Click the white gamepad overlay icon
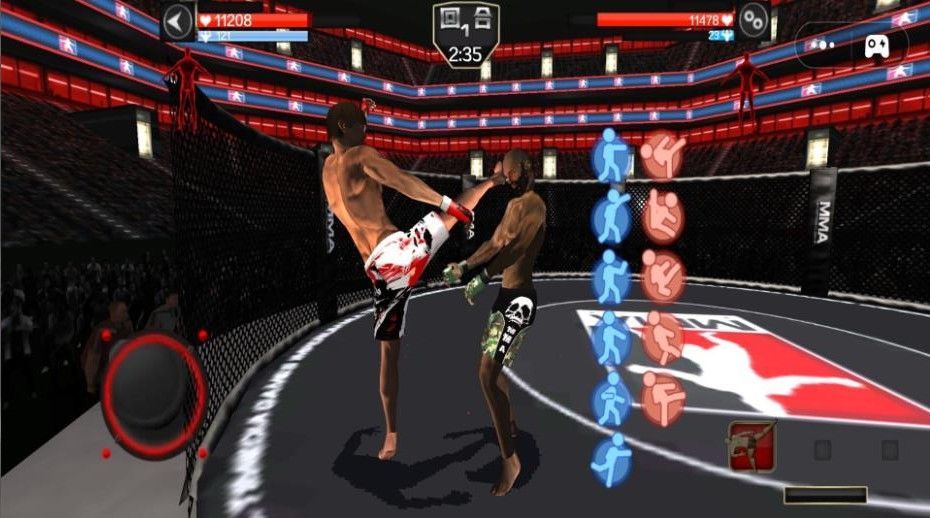The height and width of the screenshot is (518, 930). point(877,44)
